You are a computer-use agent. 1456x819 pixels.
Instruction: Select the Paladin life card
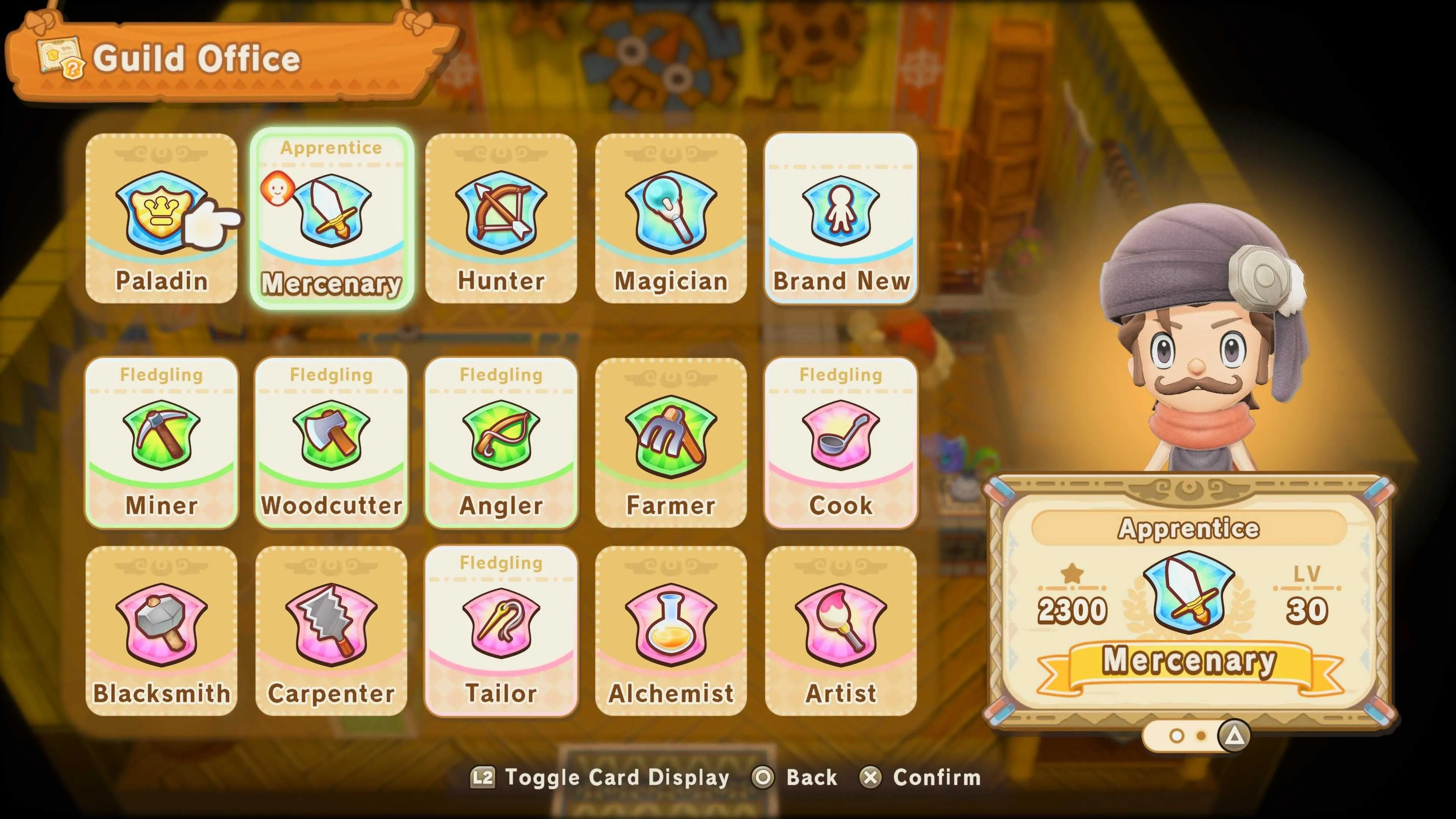tap(161, 218)
